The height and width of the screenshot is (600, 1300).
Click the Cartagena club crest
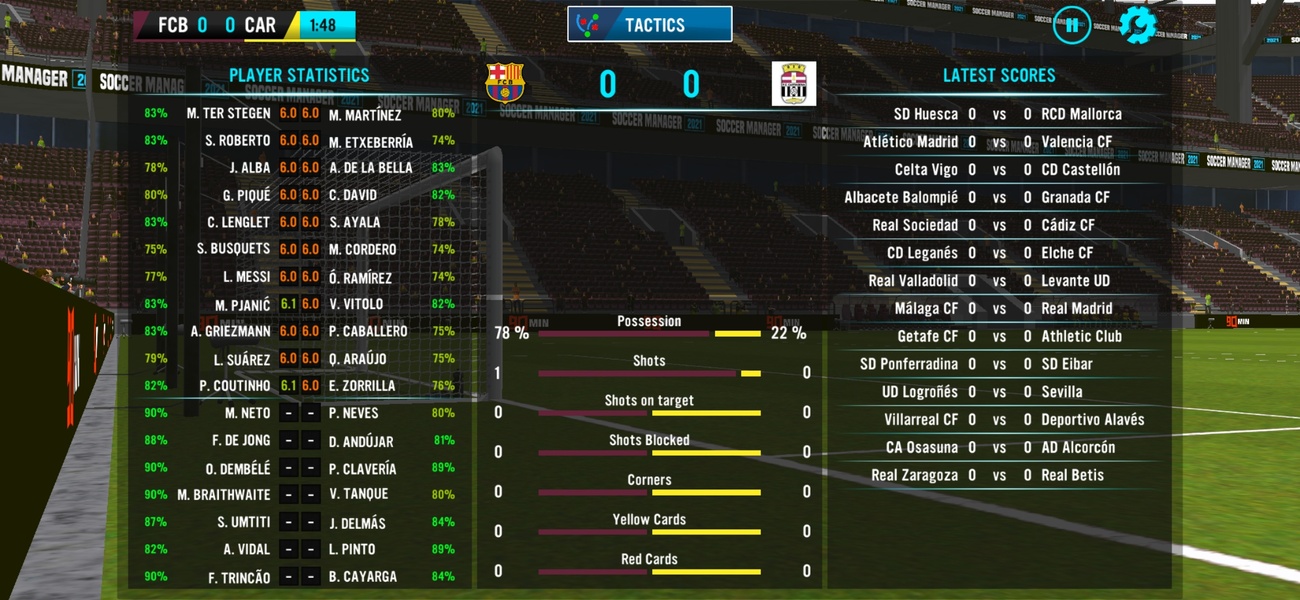(794, 83)
